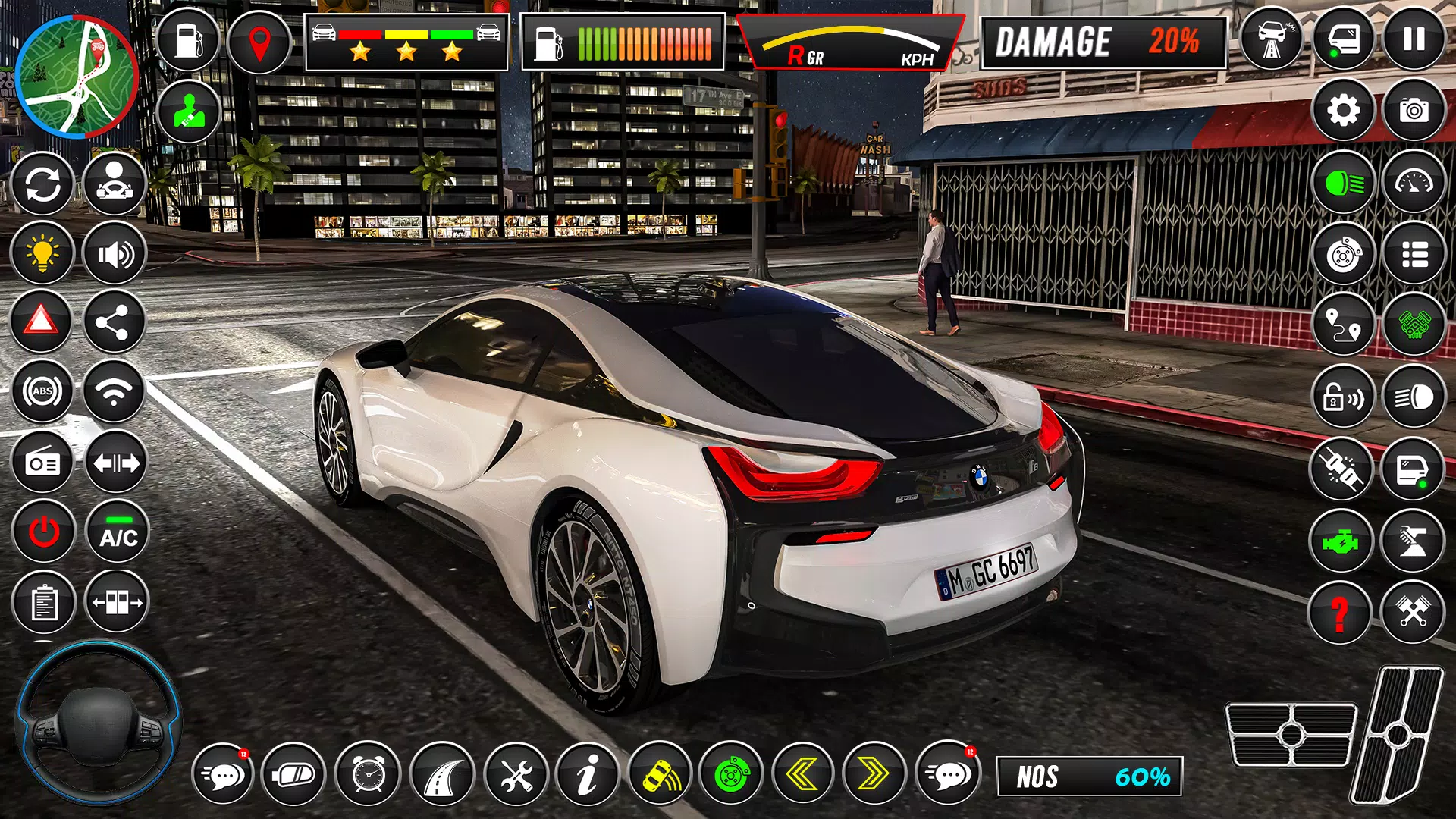Image resolution: width=1456 pixels, height=819 pixels.
Task: Toggle the horn speaker button
Action: pos(115,253)
